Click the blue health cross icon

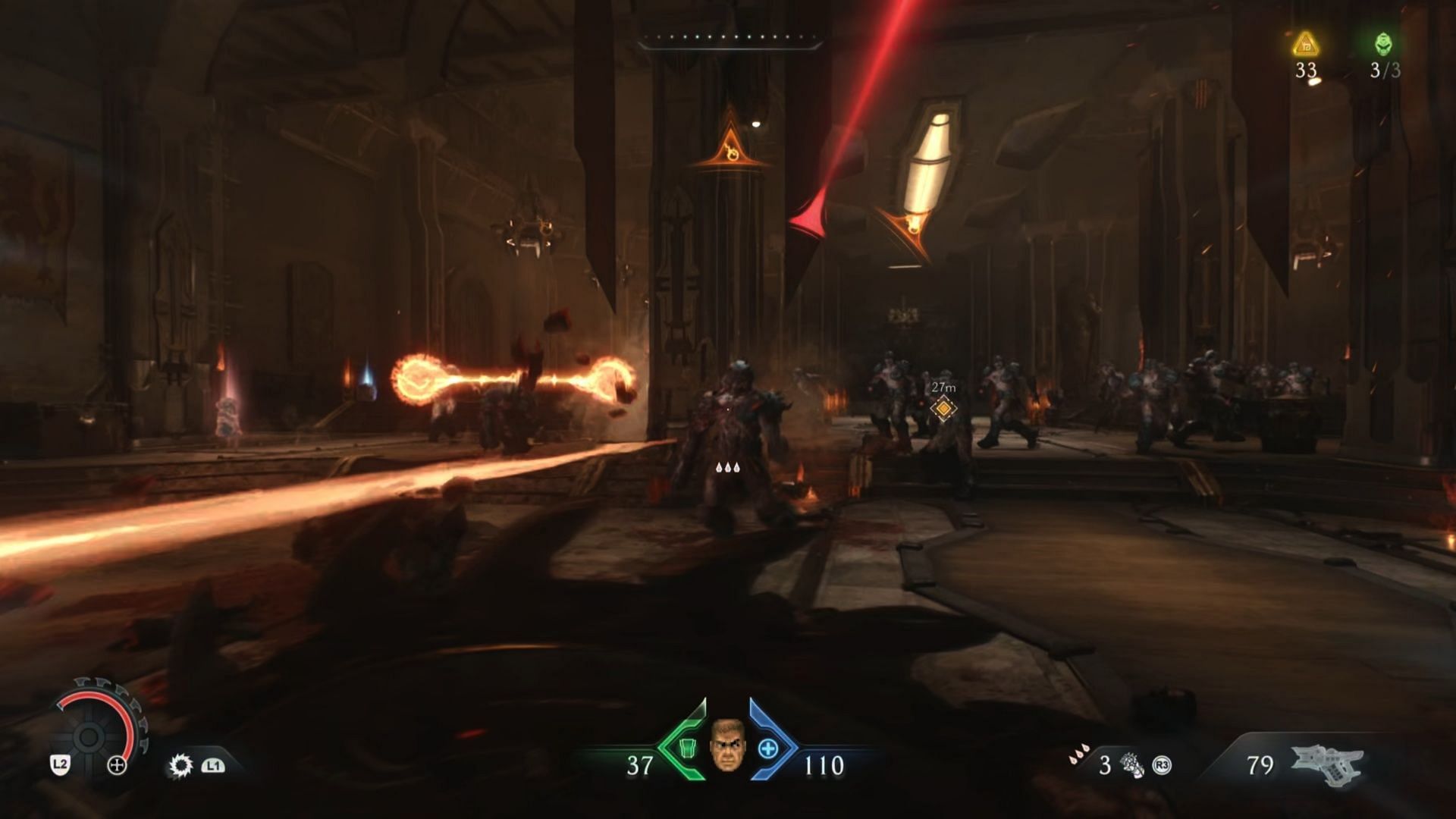pos(768,749)
